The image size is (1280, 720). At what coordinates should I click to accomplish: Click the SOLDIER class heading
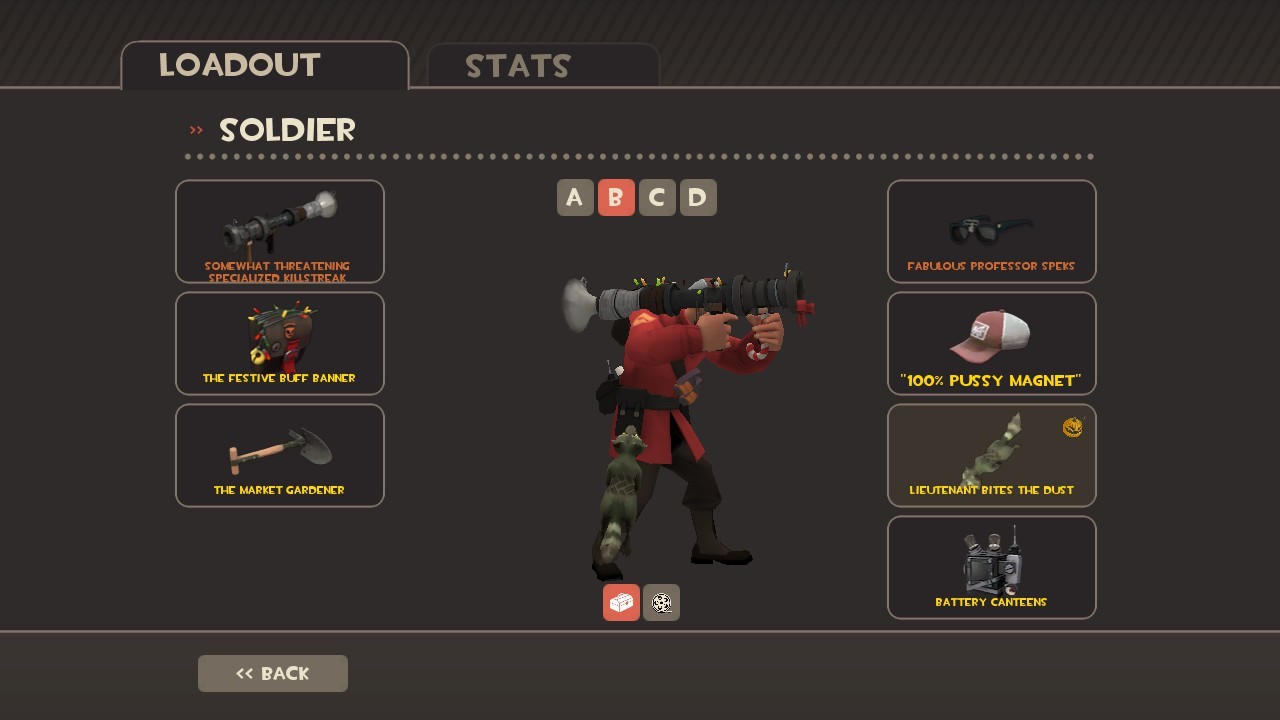[287, 130]
